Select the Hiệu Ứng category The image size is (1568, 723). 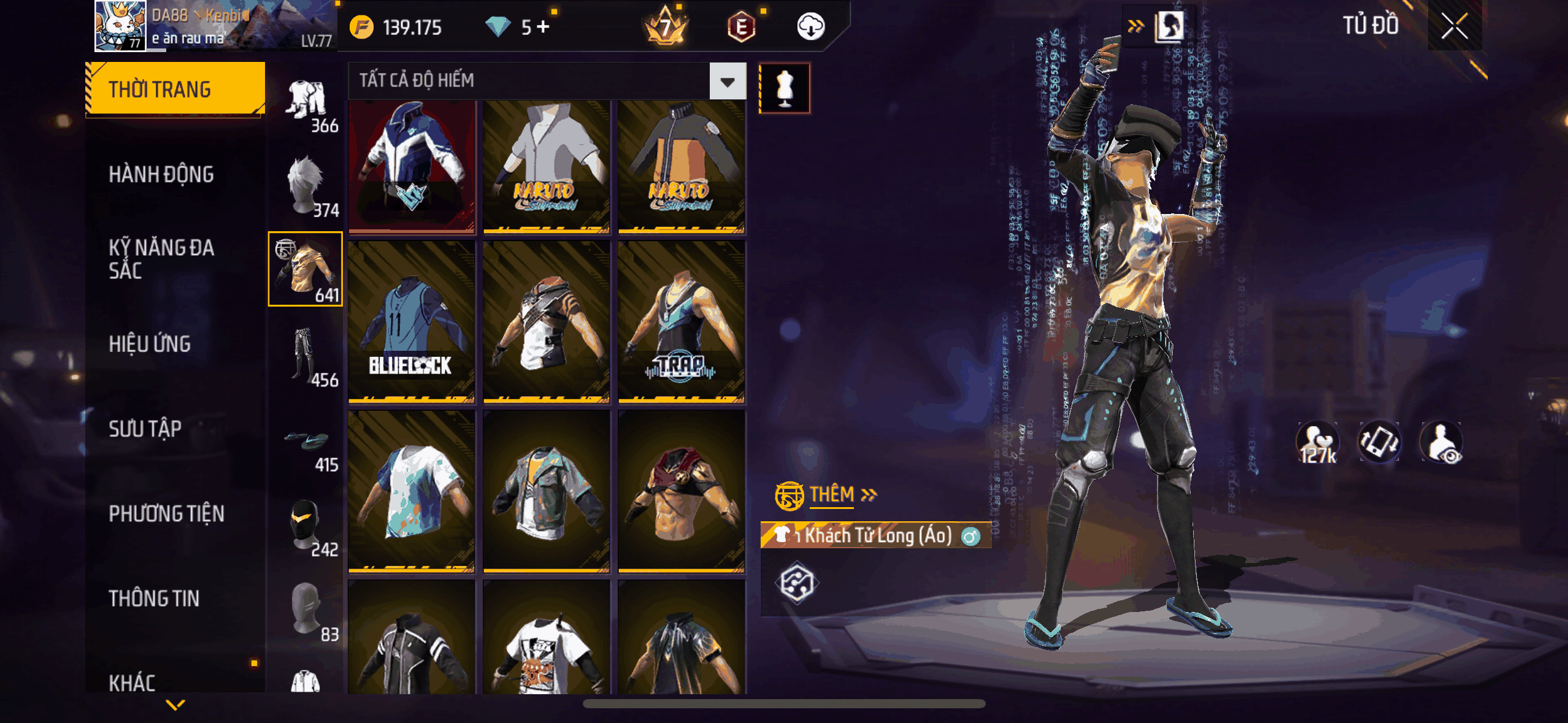[x=150, y=344]
